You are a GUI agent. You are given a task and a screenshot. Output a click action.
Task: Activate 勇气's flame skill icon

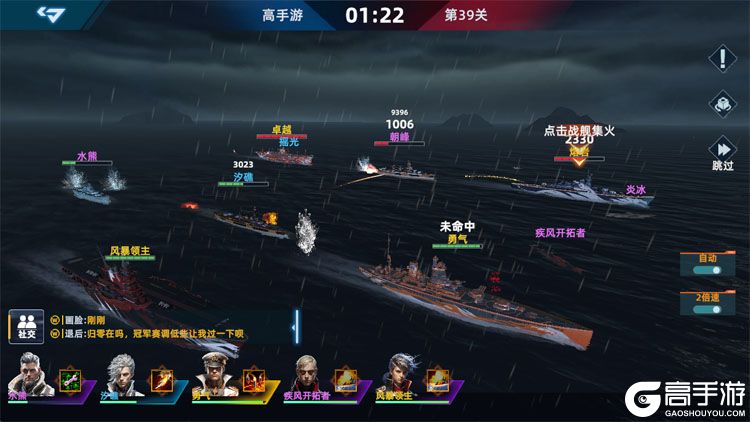pyautogui.click(x=253, y=380)
